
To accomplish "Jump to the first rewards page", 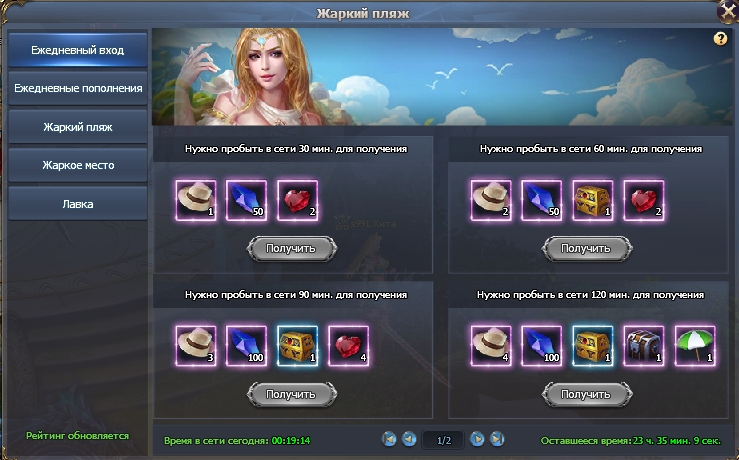I will click(x=388, y=439).
